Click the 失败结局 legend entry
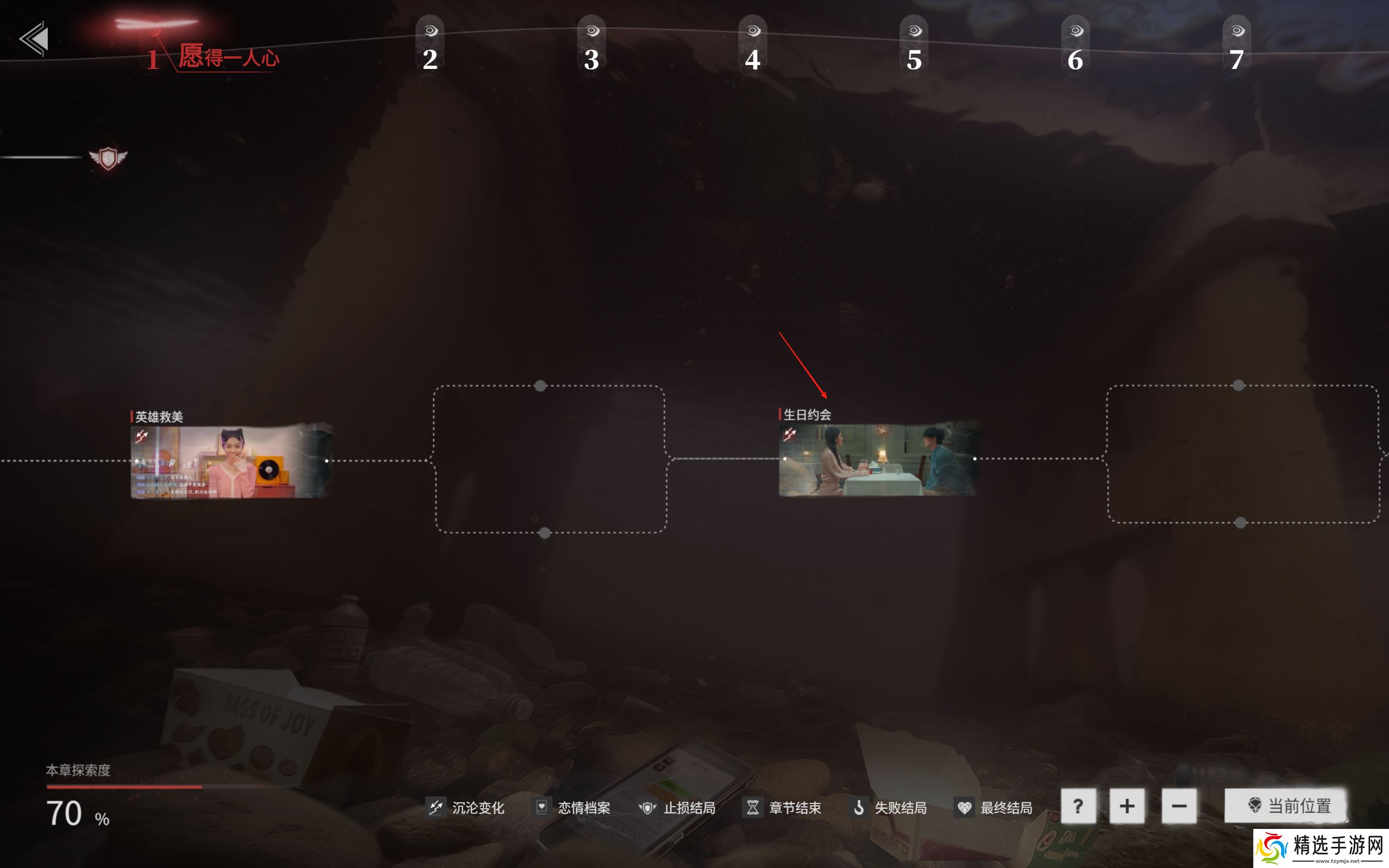Image resolution: width=1389 pixels, height=868 pixels. click(889, 808)
